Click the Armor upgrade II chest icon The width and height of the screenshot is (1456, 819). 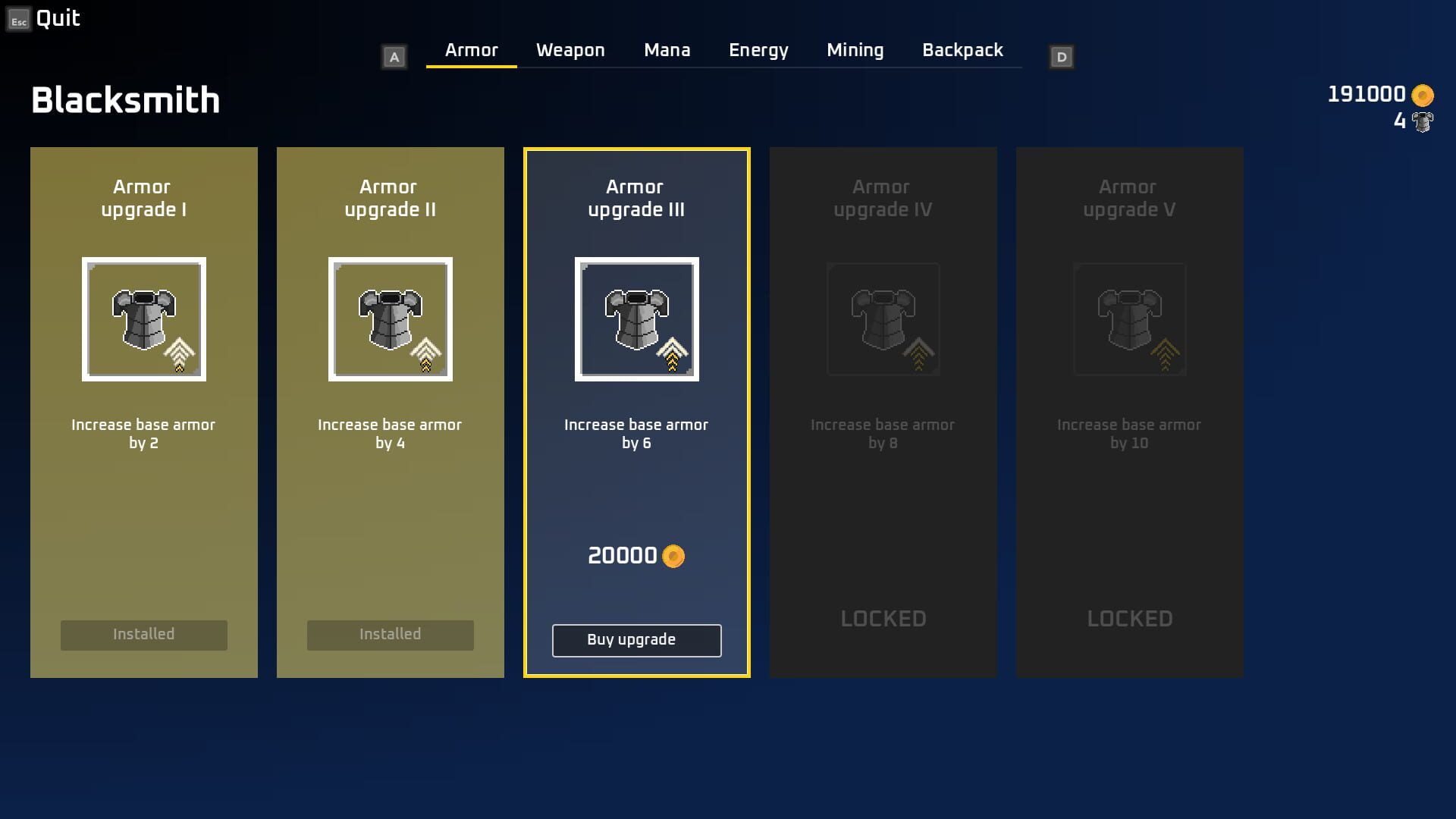coord(390,318)
